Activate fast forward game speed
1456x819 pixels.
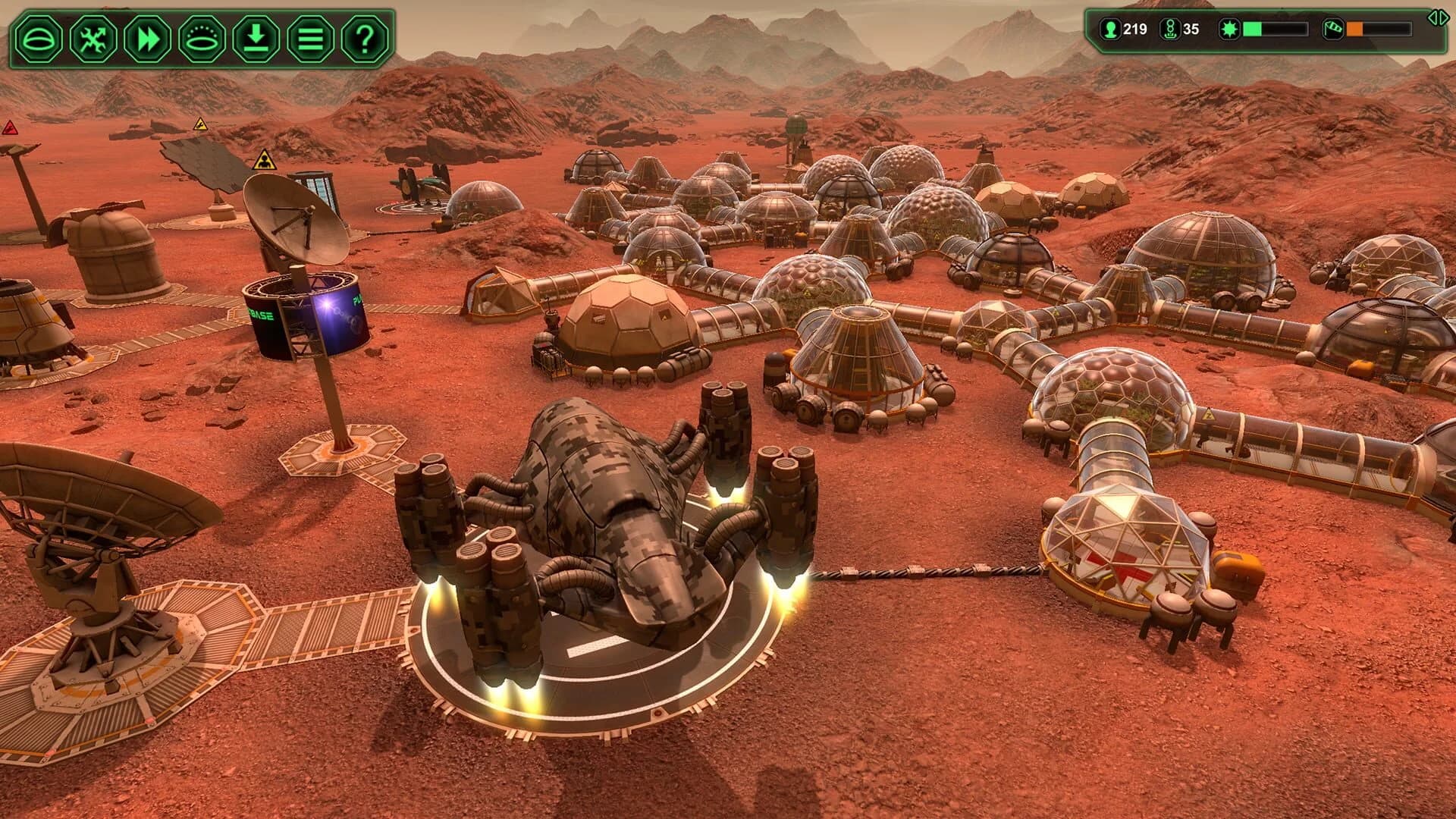click(146, 36)
